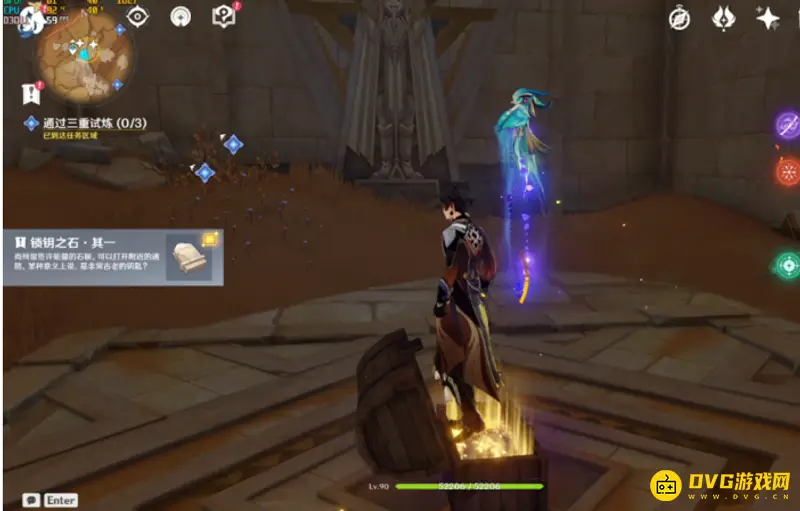This screenshot has width=800, height=511.
Task: Visit the DVG游戏网 watermark logo
Action: pyautogui.click(x=721, y=485)
